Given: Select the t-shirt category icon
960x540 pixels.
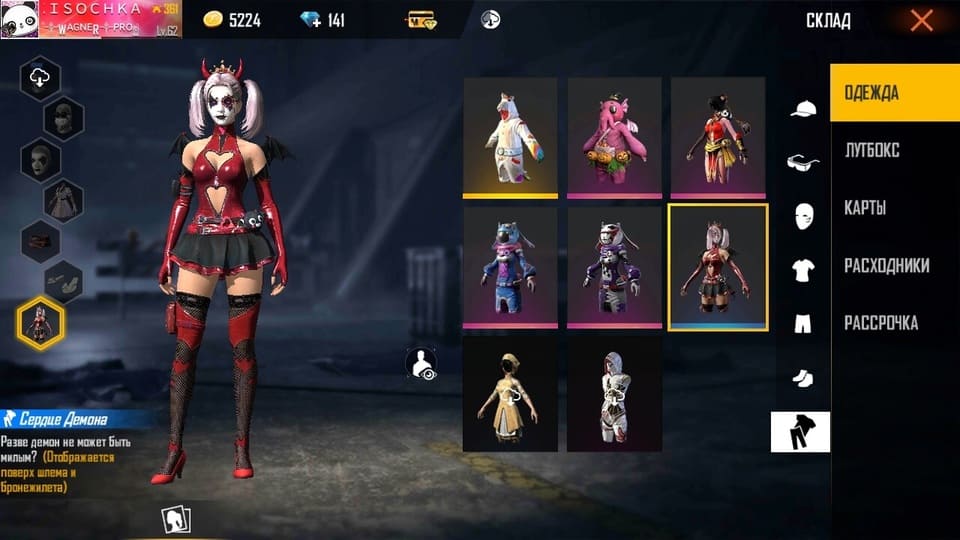Looking at the screenshot, I should tap(803, 270).
